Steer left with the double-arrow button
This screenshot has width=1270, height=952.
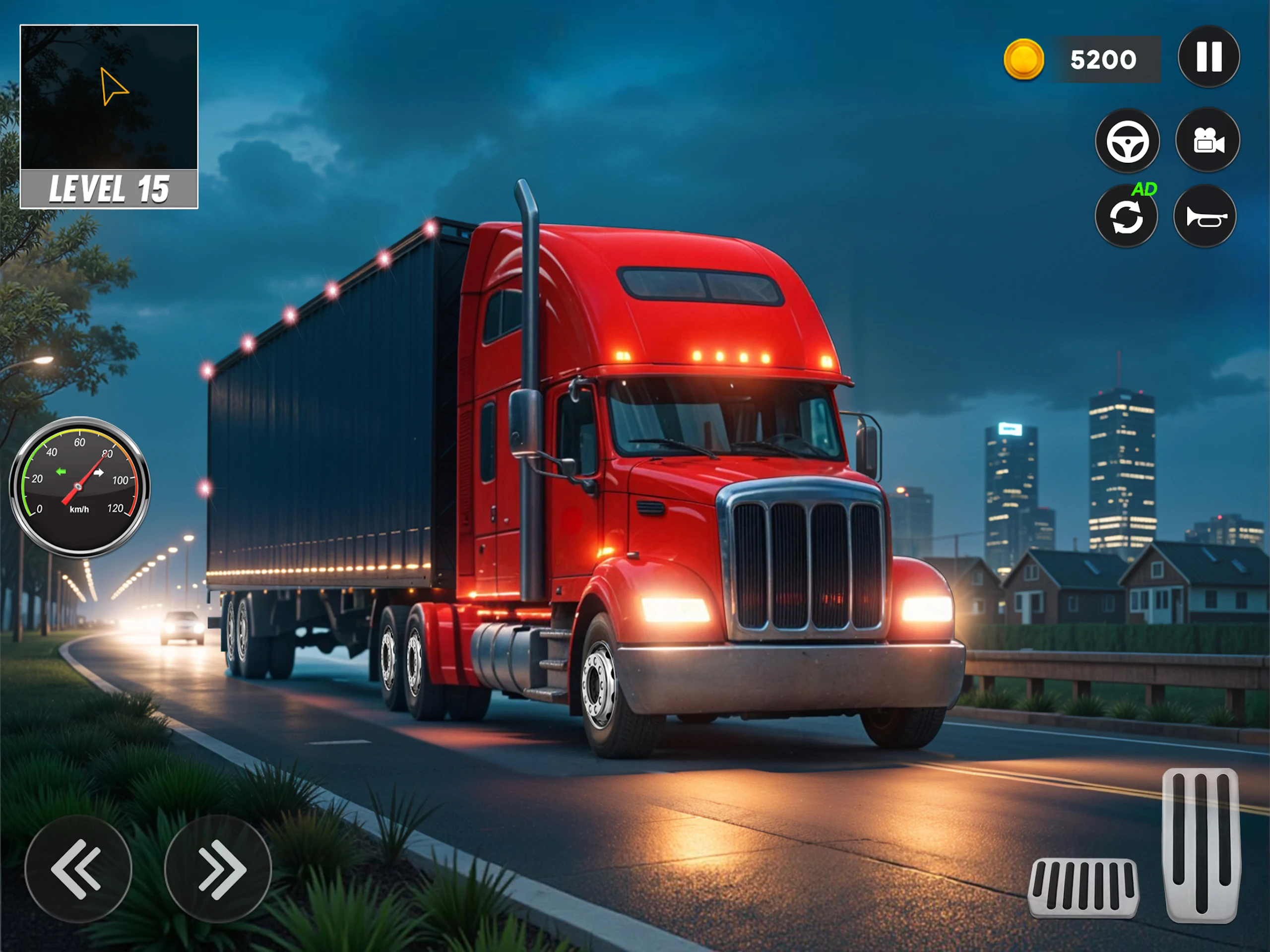(78, 868)
